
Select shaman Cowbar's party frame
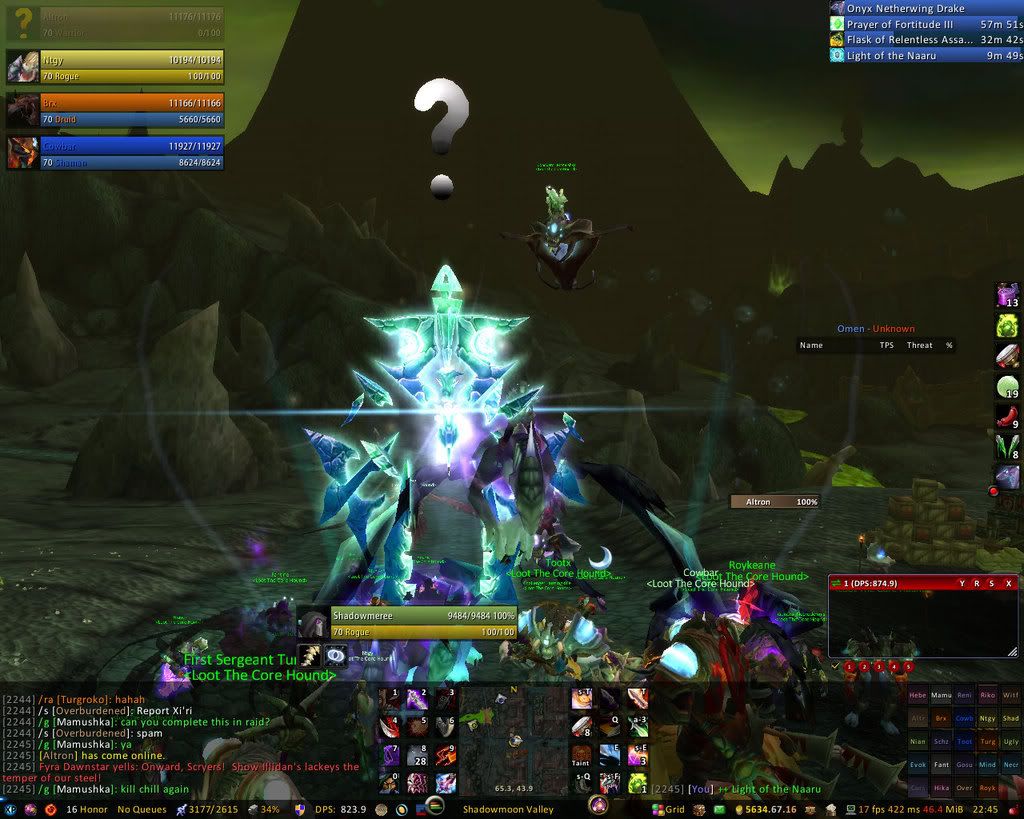coord(115,153)
